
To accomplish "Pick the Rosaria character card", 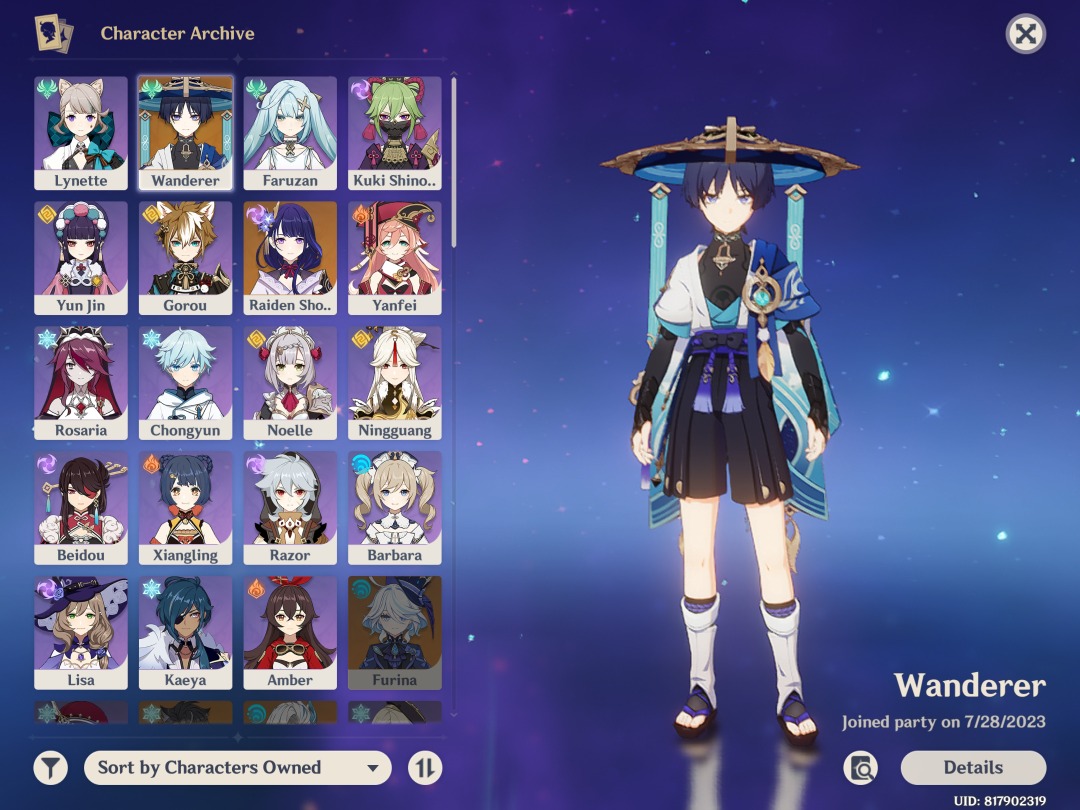I will pyautogui.click(x=81, y=383).
